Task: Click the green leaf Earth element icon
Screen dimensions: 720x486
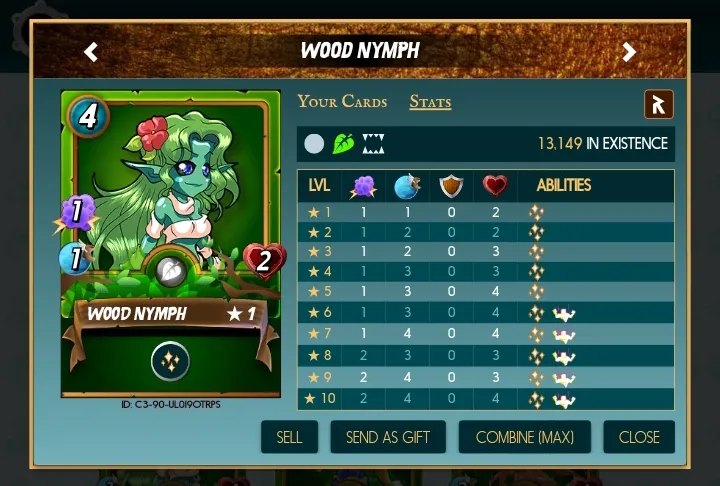Action: (344, 144)
